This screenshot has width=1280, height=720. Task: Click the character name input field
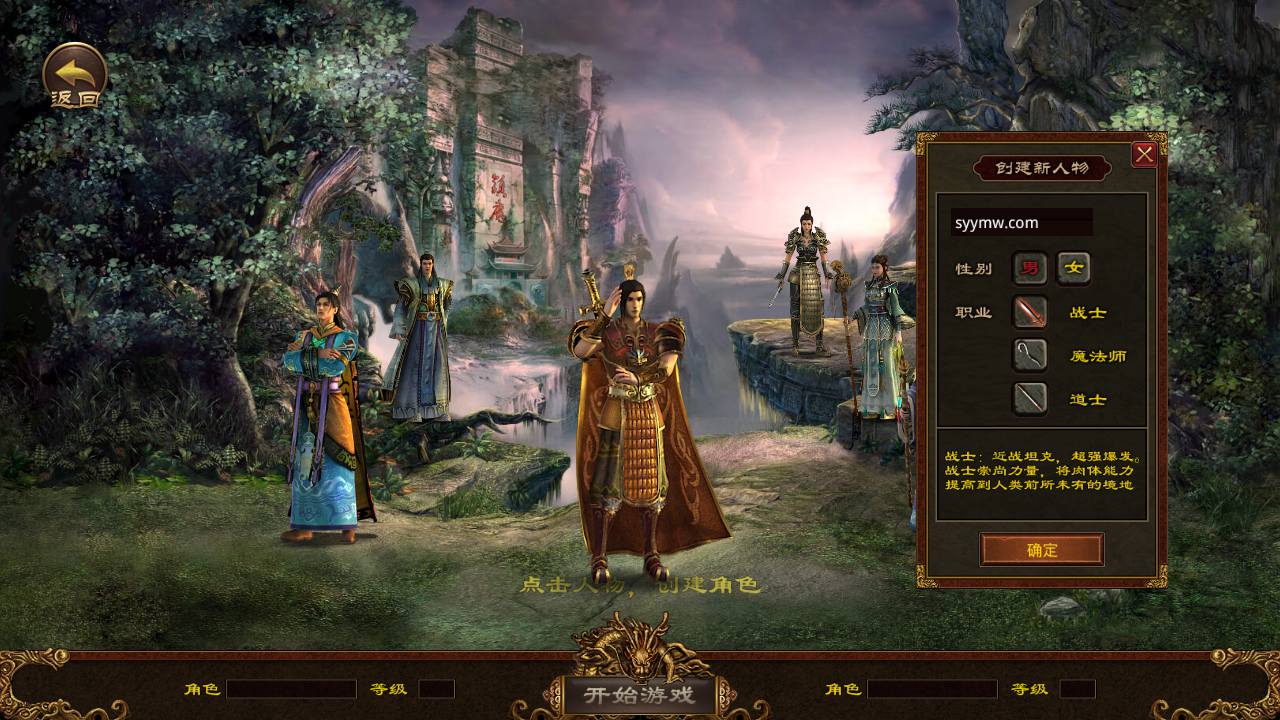click(1021, 223)
